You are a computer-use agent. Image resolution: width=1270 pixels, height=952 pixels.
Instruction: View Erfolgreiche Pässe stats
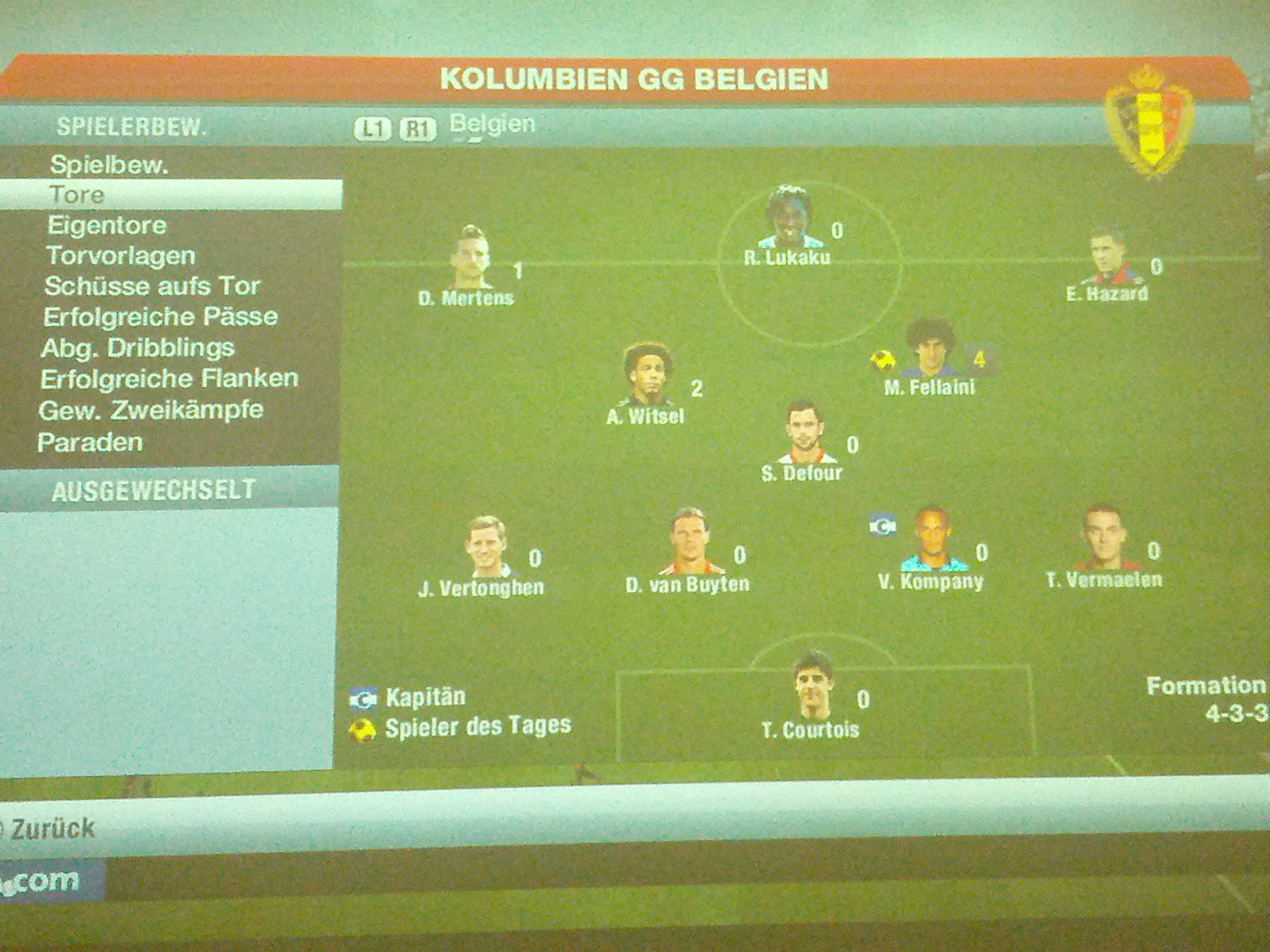pos(160,317)
